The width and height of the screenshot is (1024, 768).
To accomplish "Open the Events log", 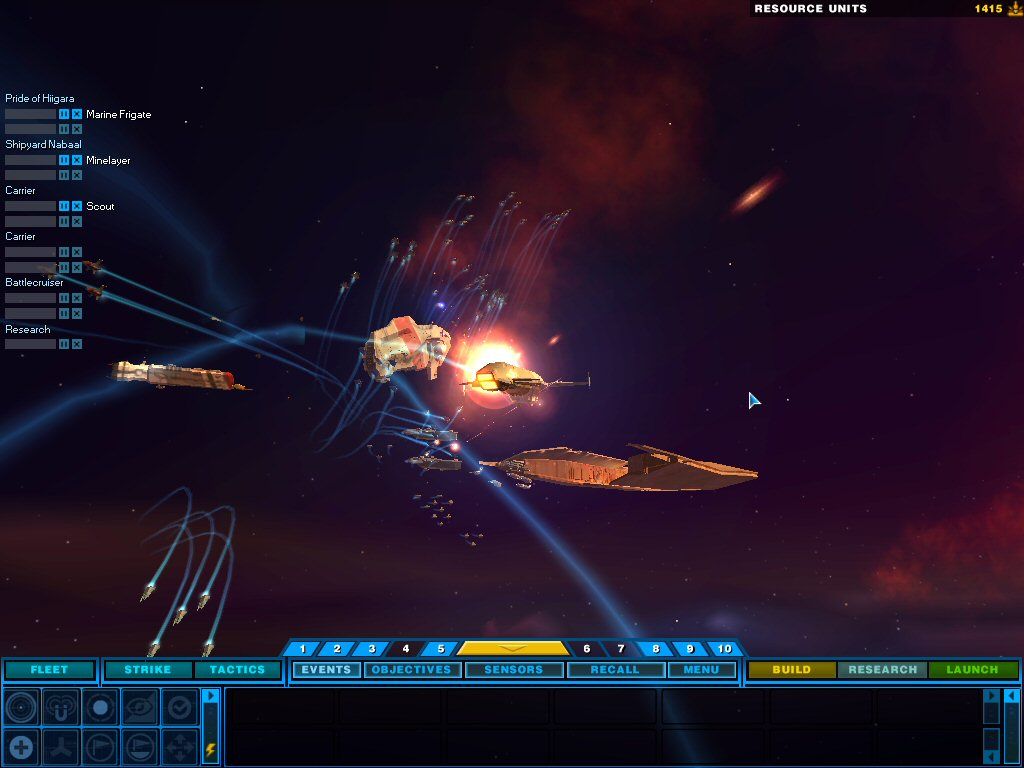I will tap(326, 670).
